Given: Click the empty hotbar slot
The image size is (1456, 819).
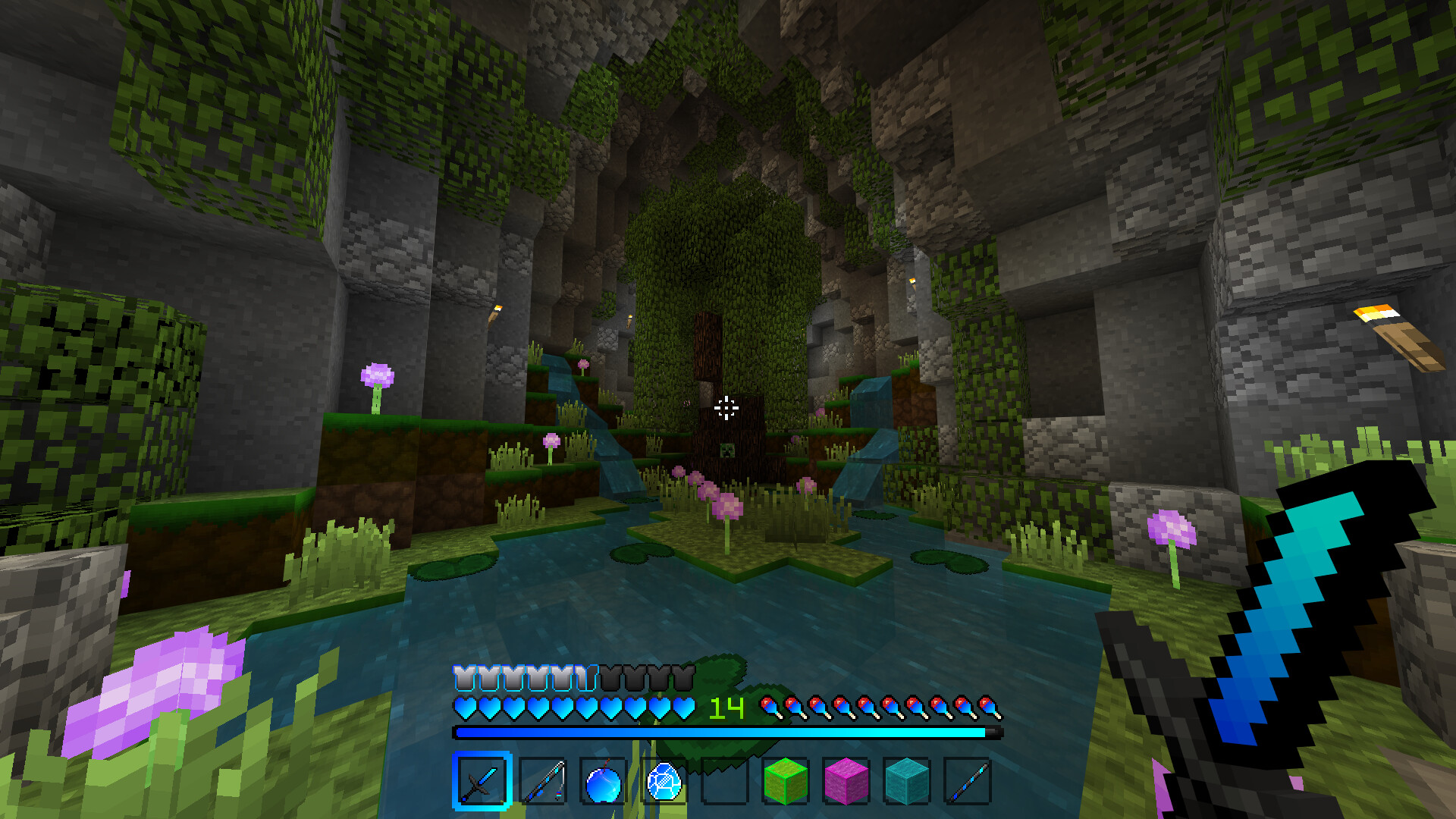Looking at the screenshot, I should point(725,781).
